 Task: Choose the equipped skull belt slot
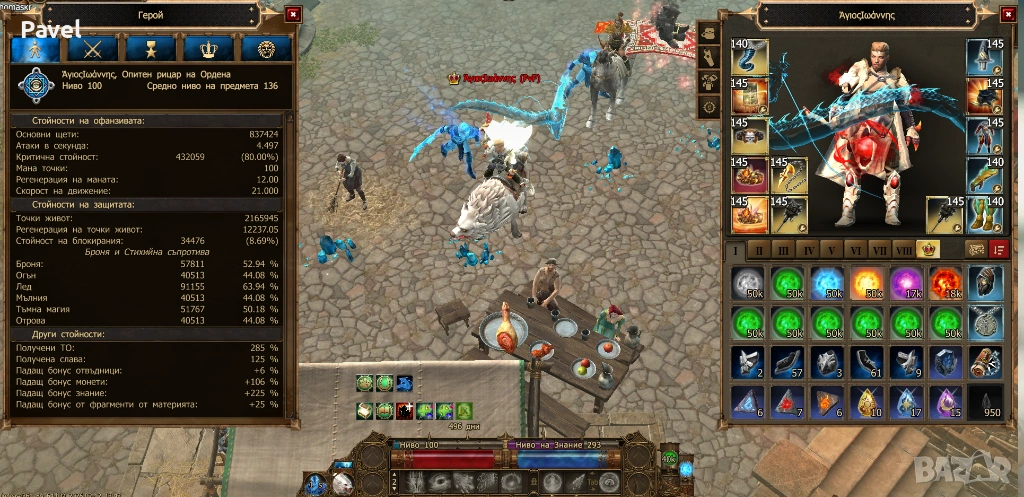click(x=750, y=135)
